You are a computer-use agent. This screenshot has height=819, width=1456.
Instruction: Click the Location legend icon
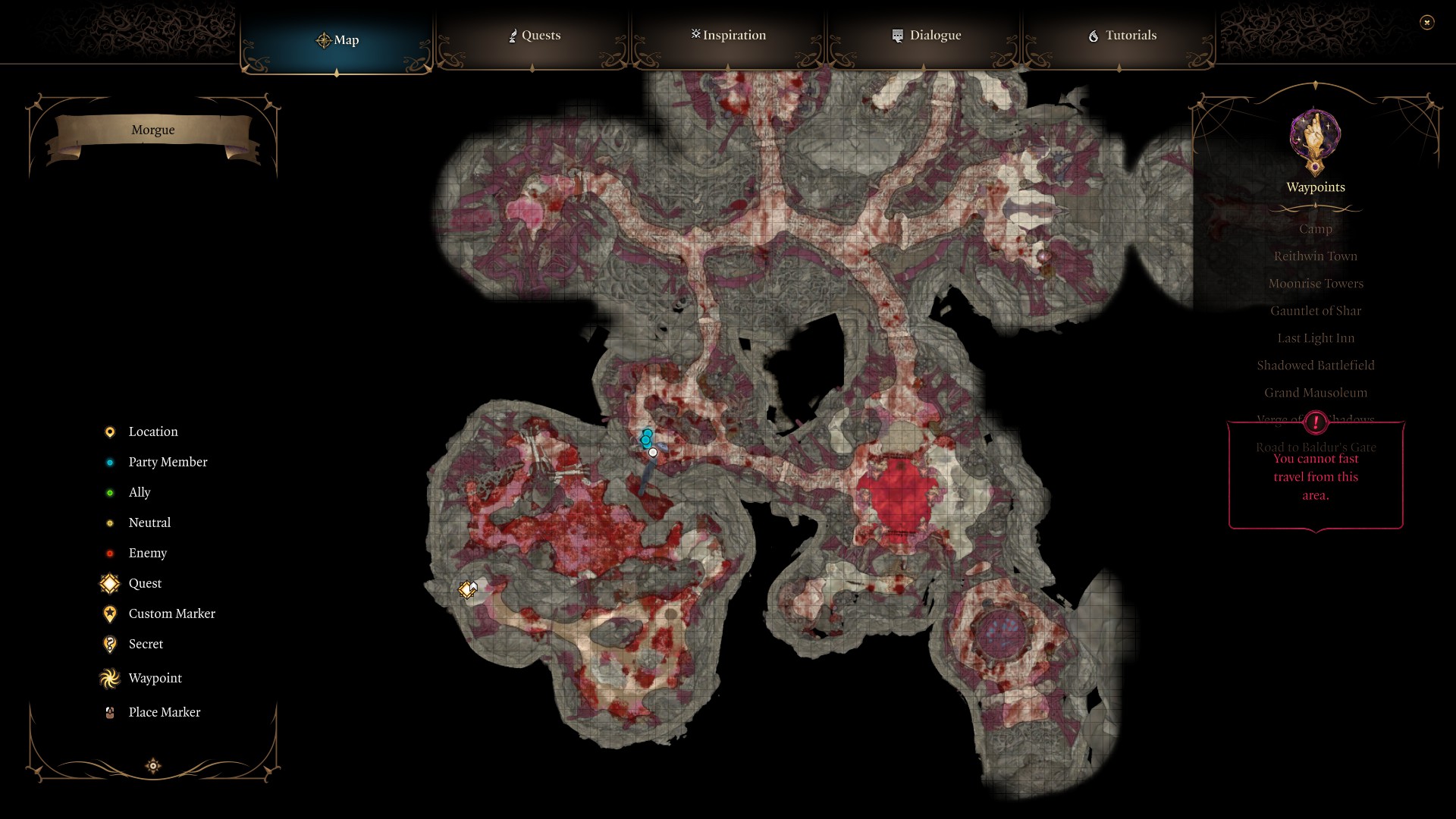click(108, 431)
